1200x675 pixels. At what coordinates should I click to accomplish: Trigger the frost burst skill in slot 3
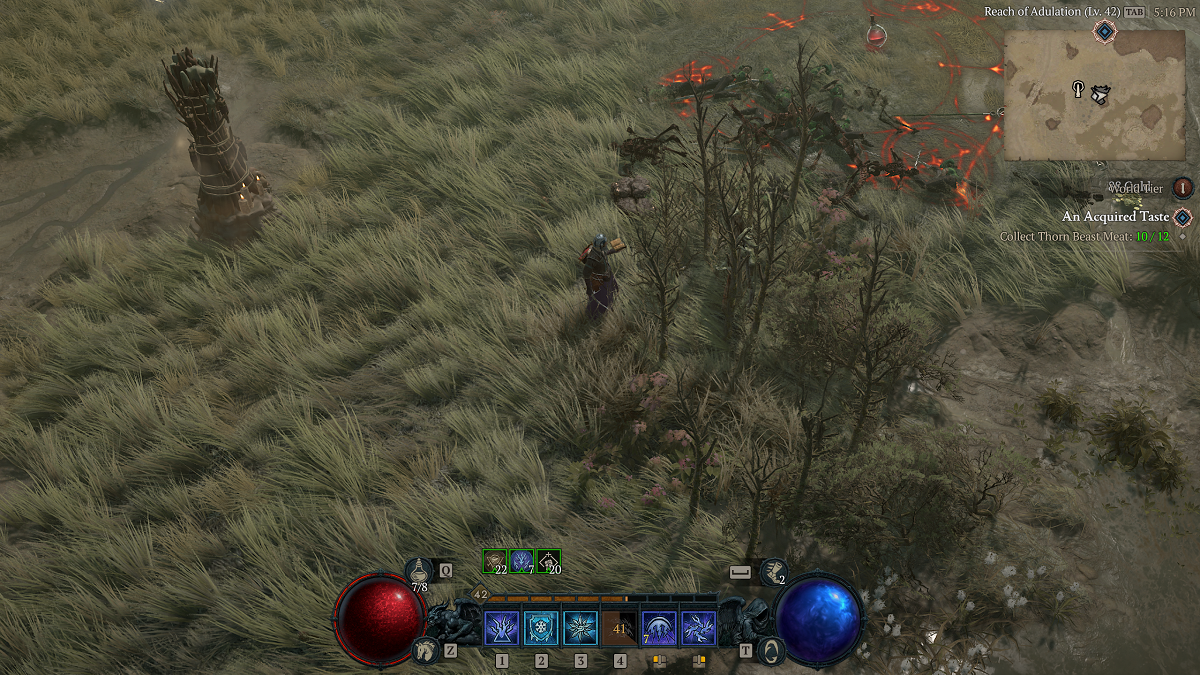580,629
